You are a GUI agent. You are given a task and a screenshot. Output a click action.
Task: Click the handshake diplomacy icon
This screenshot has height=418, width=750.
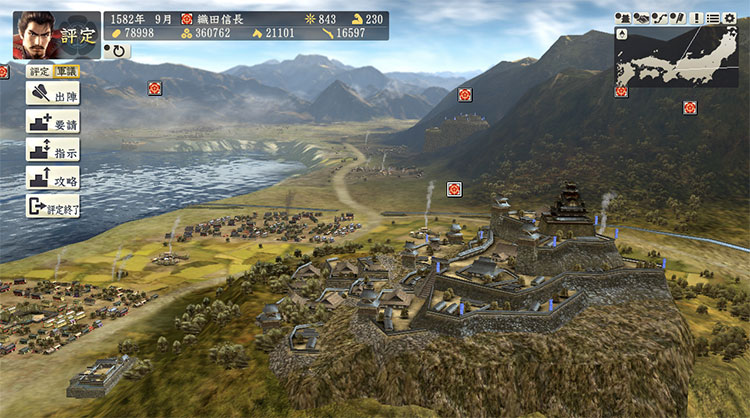[x=639, y=18]
